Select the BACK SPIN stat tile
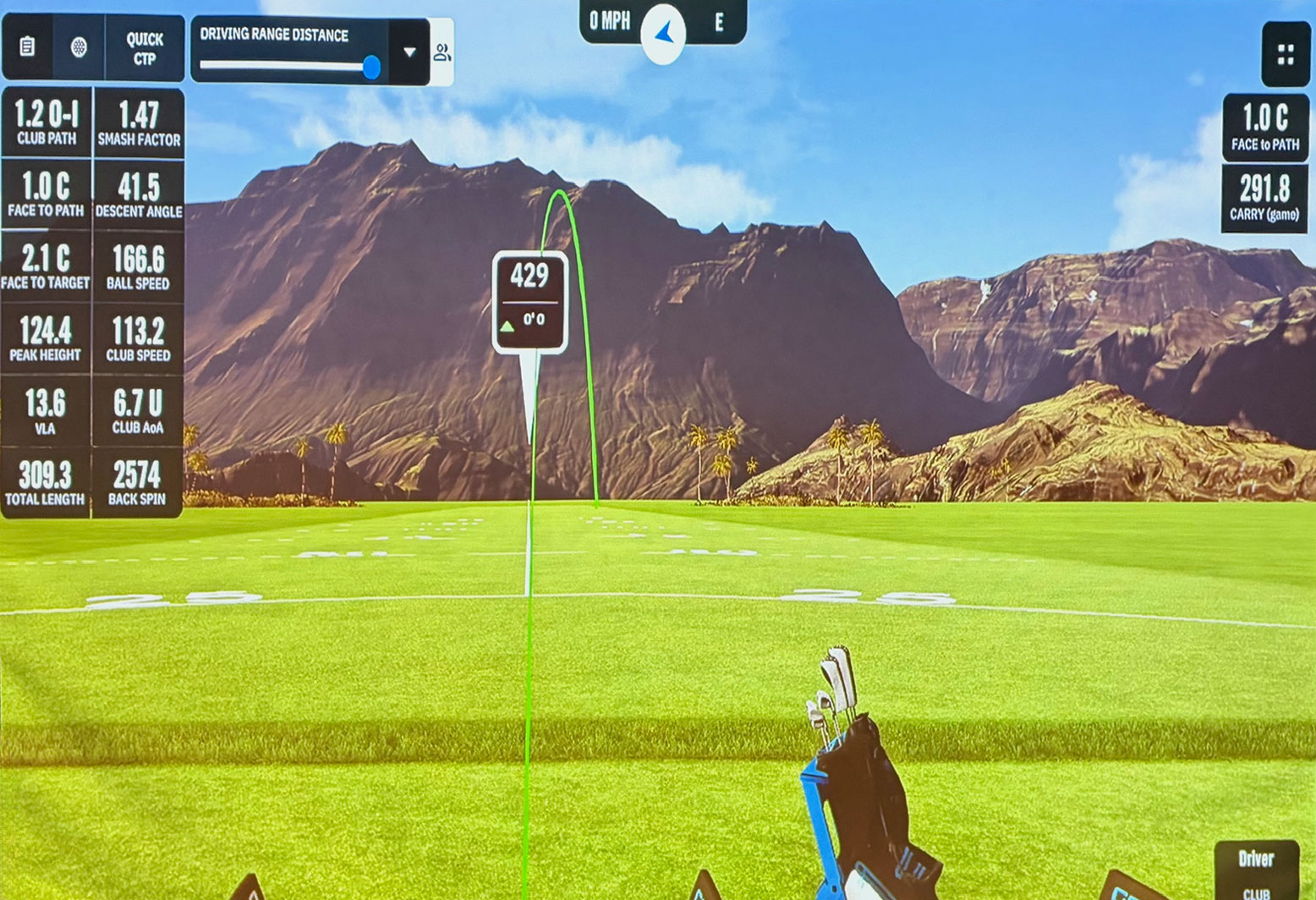1316x900 pixels. 140,480
